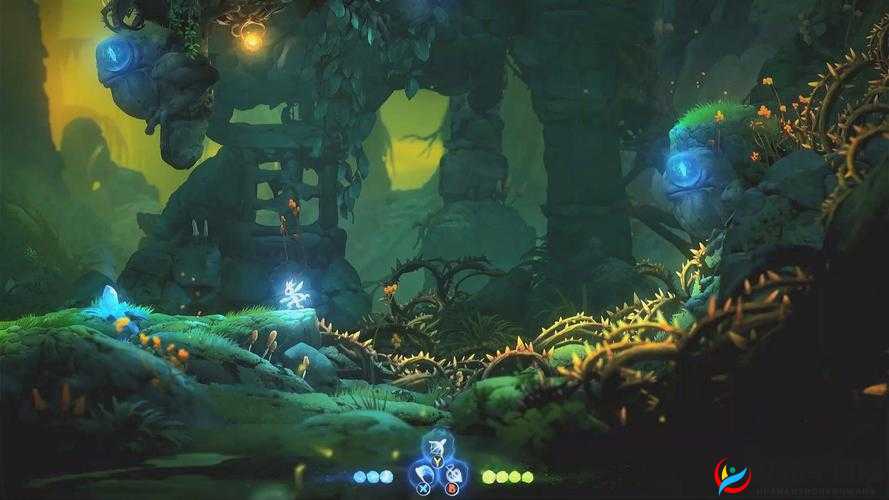Viewport: 889px width, 500px height.
Task: Activate the top bow ability icon
Action: [439, 447]
